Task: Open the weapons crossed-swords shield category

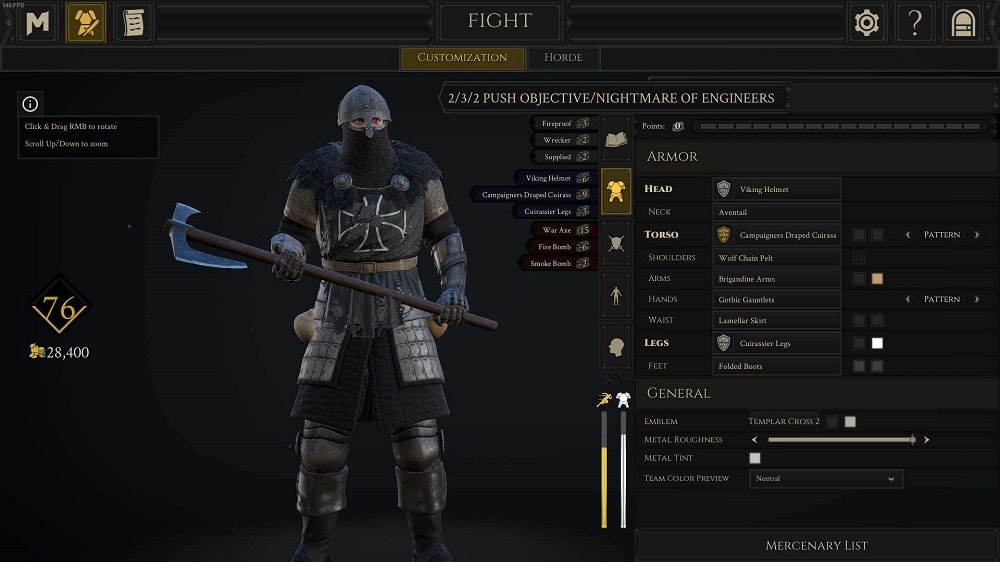Action: [x=616, y=240]
